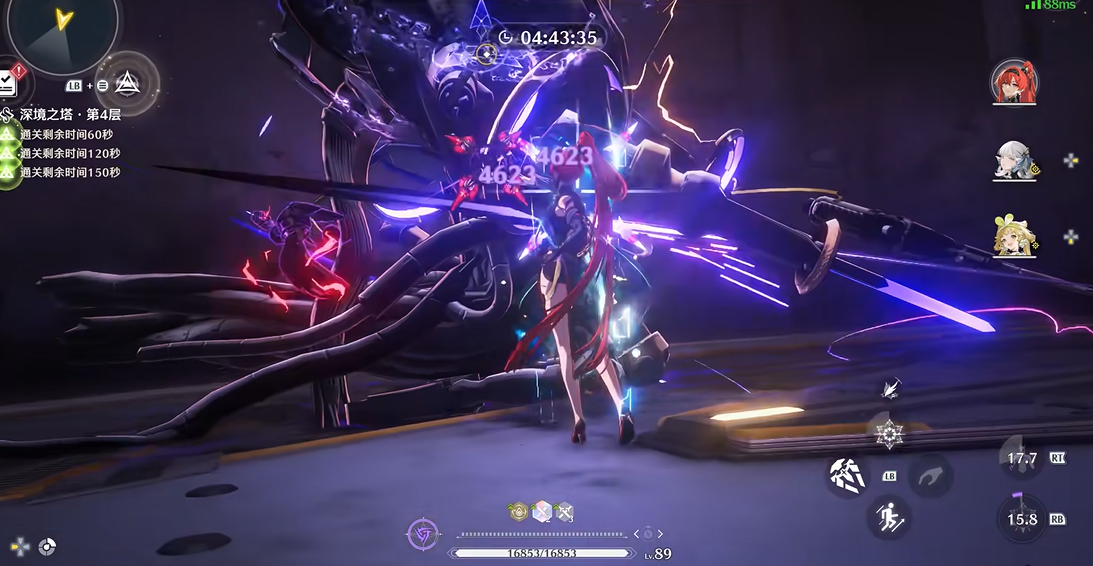The width and height of the screenshot is (1093, 566).
Task: Click the four-dot cluster icon in bottom-left corner
Action: pyautogui.click(x=19, y=546)
